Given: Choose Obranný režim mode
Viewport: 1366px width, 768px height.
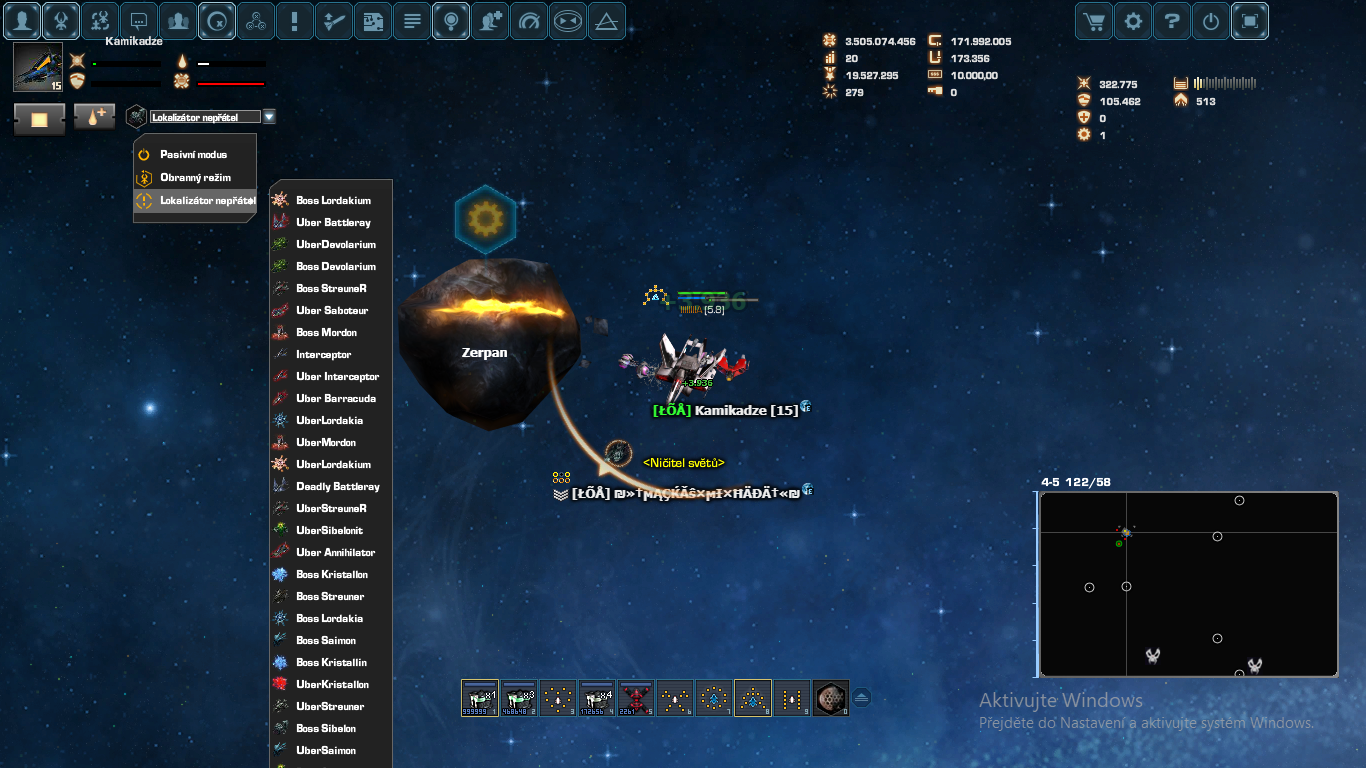Looking at the screenshot, I should (195, 177).
